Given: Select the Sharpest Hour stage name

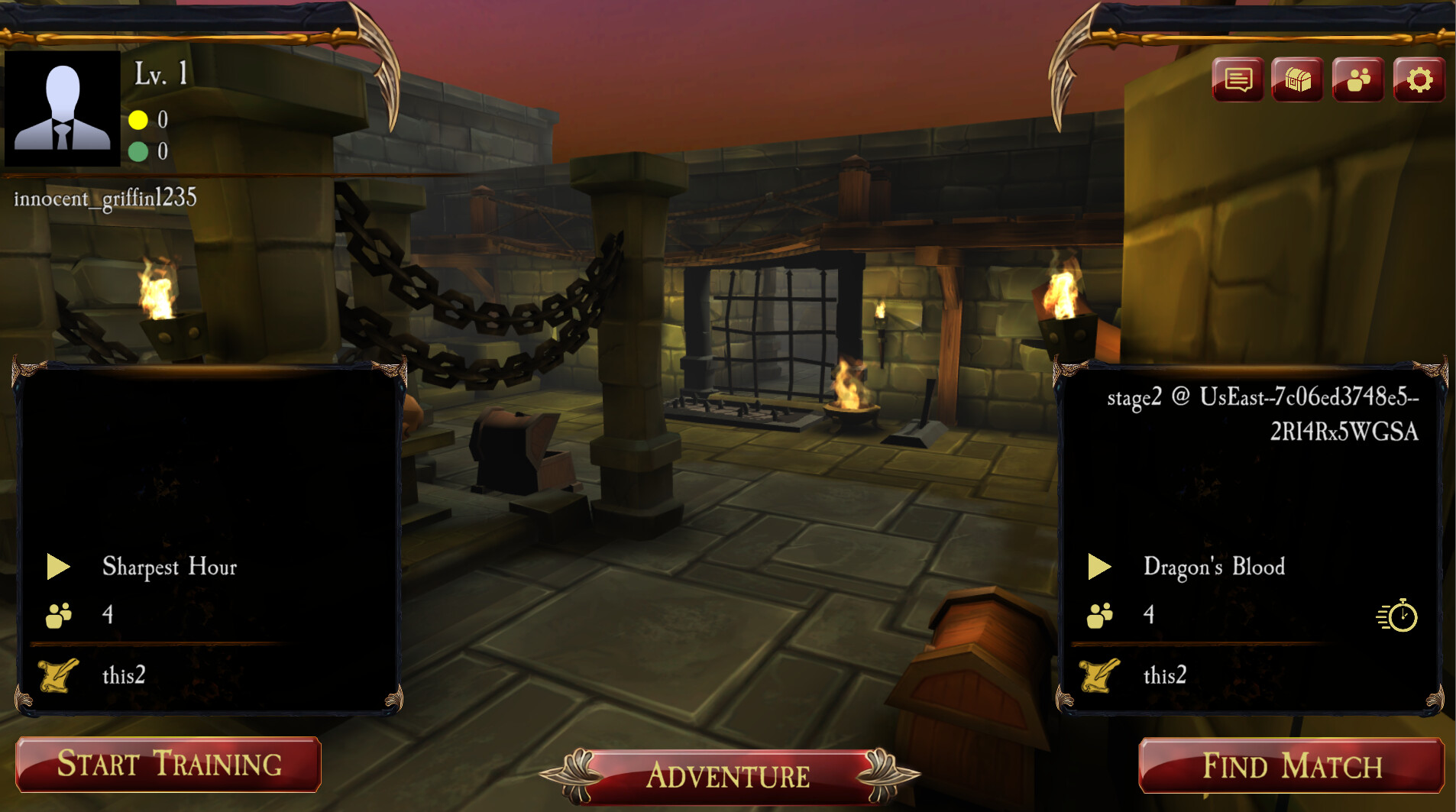Looking at the screenshot, I should pos(170,567).
